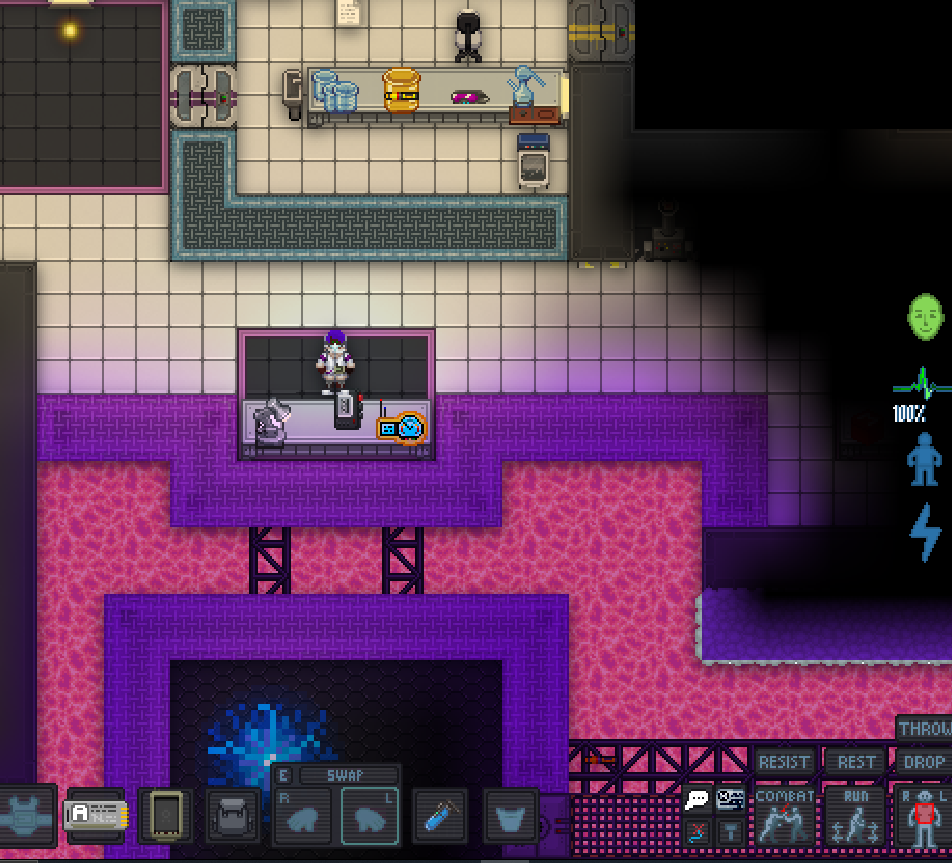Click the DROP button
The height and width of the screenshot is (863, 952).
(923, 762)
